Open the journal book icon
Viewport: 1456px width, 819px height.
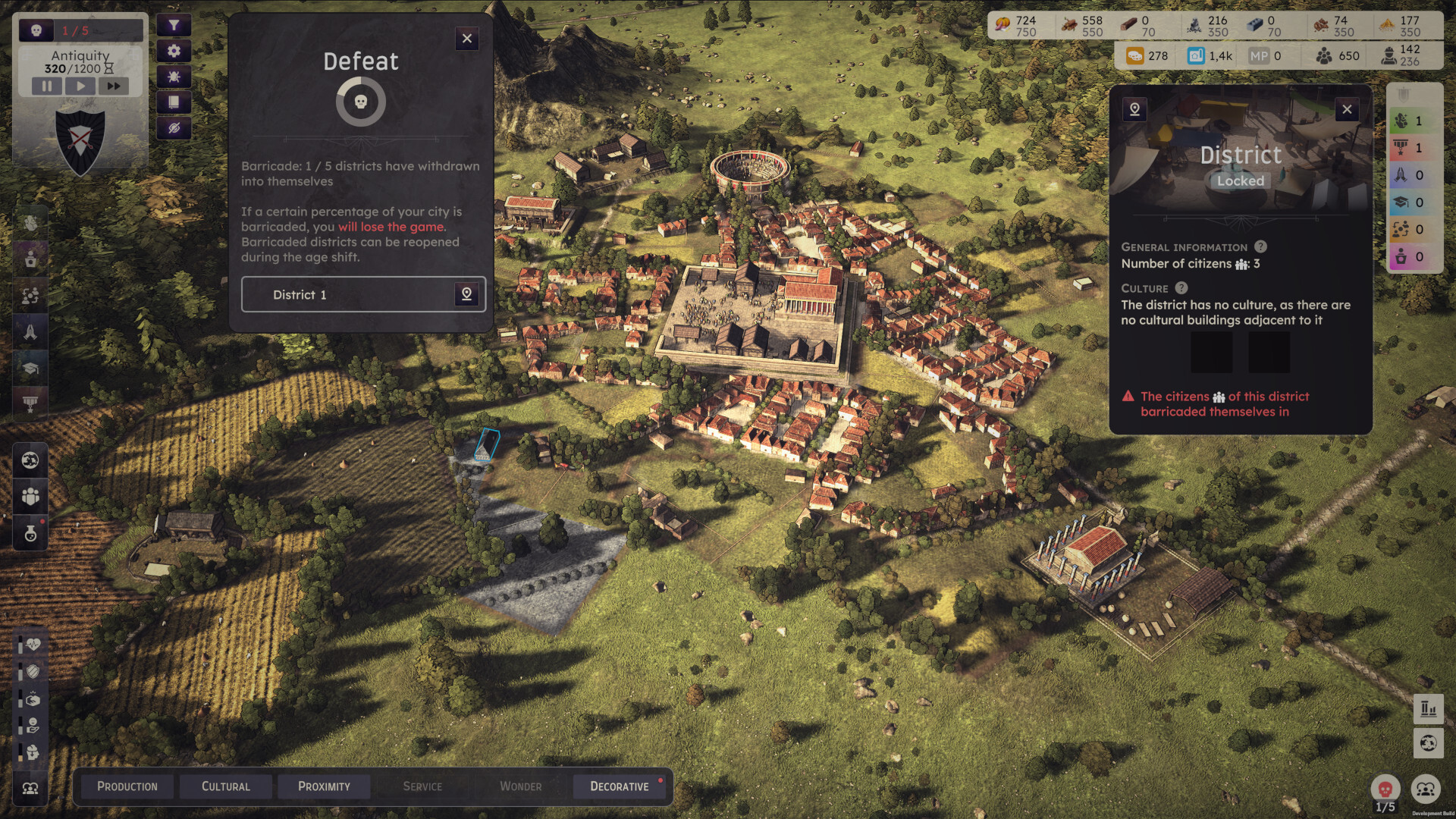tap(175, 102)
